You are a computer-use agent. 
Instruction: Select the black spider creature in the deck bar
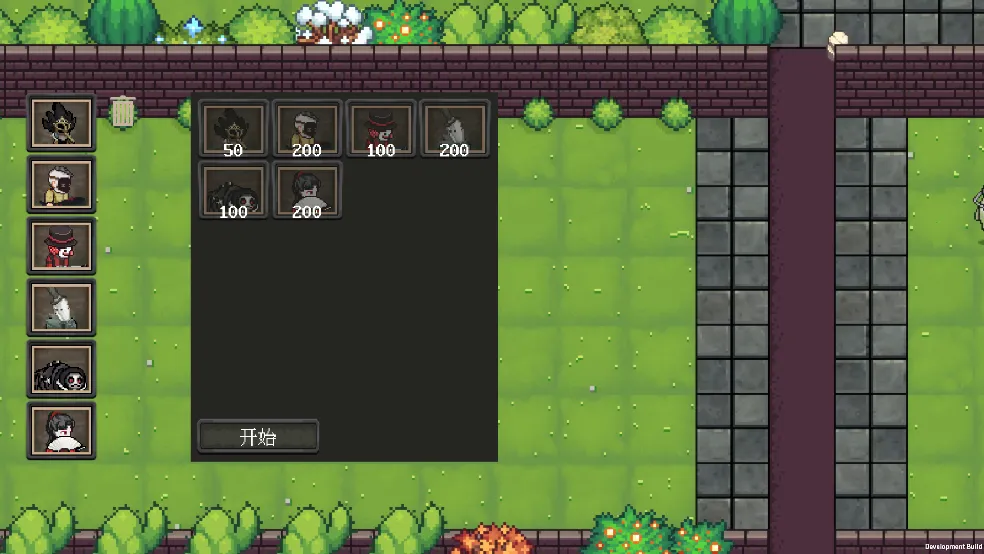pos(61,369)
